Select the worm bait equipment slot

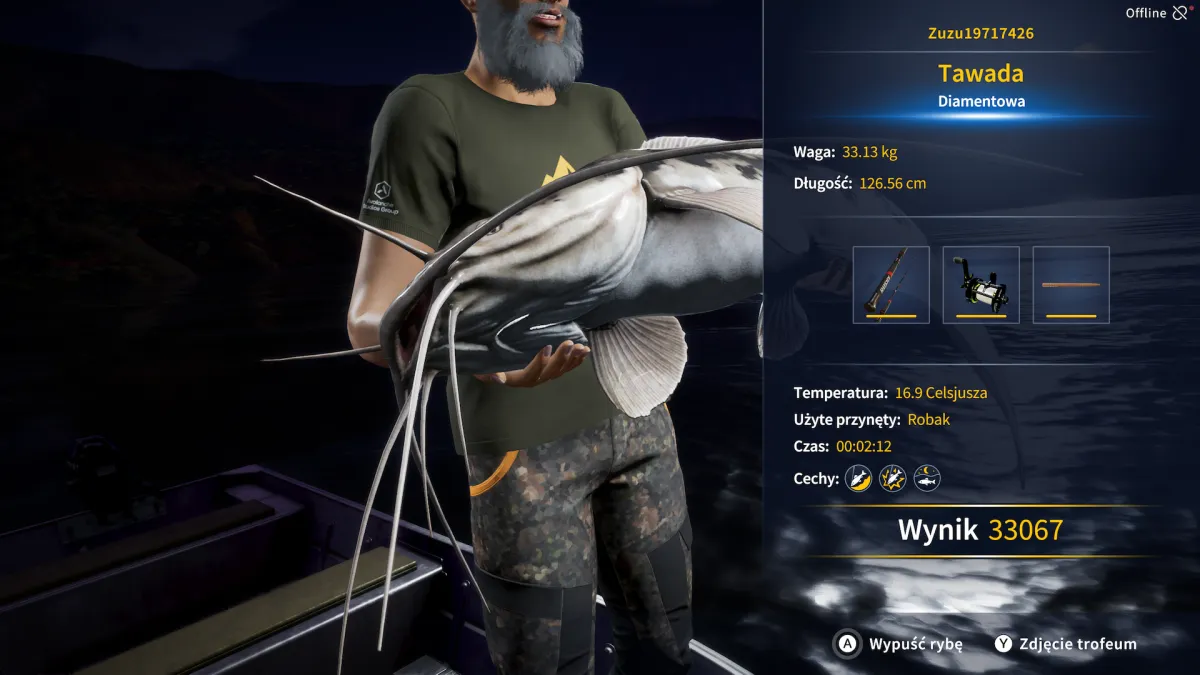point(1071,285)
